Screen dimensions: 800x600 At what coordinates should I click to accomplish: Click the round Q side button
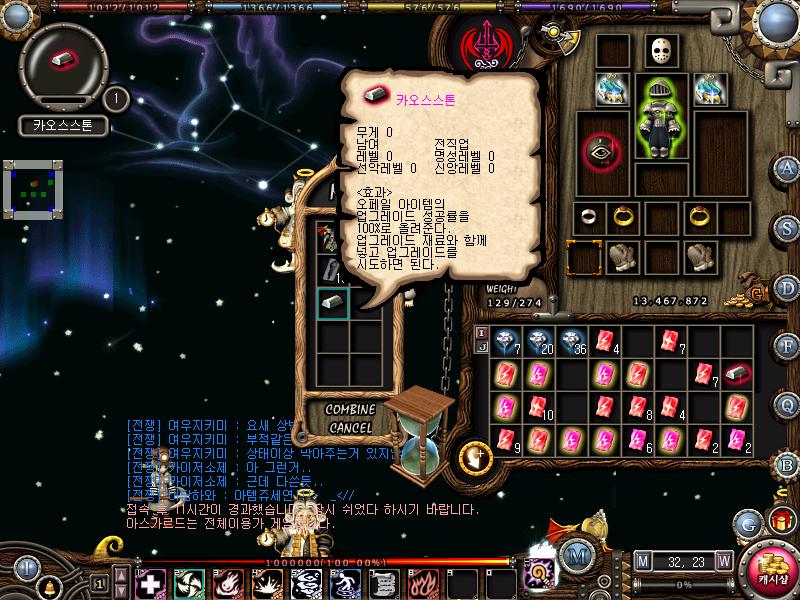pos(786,404)
